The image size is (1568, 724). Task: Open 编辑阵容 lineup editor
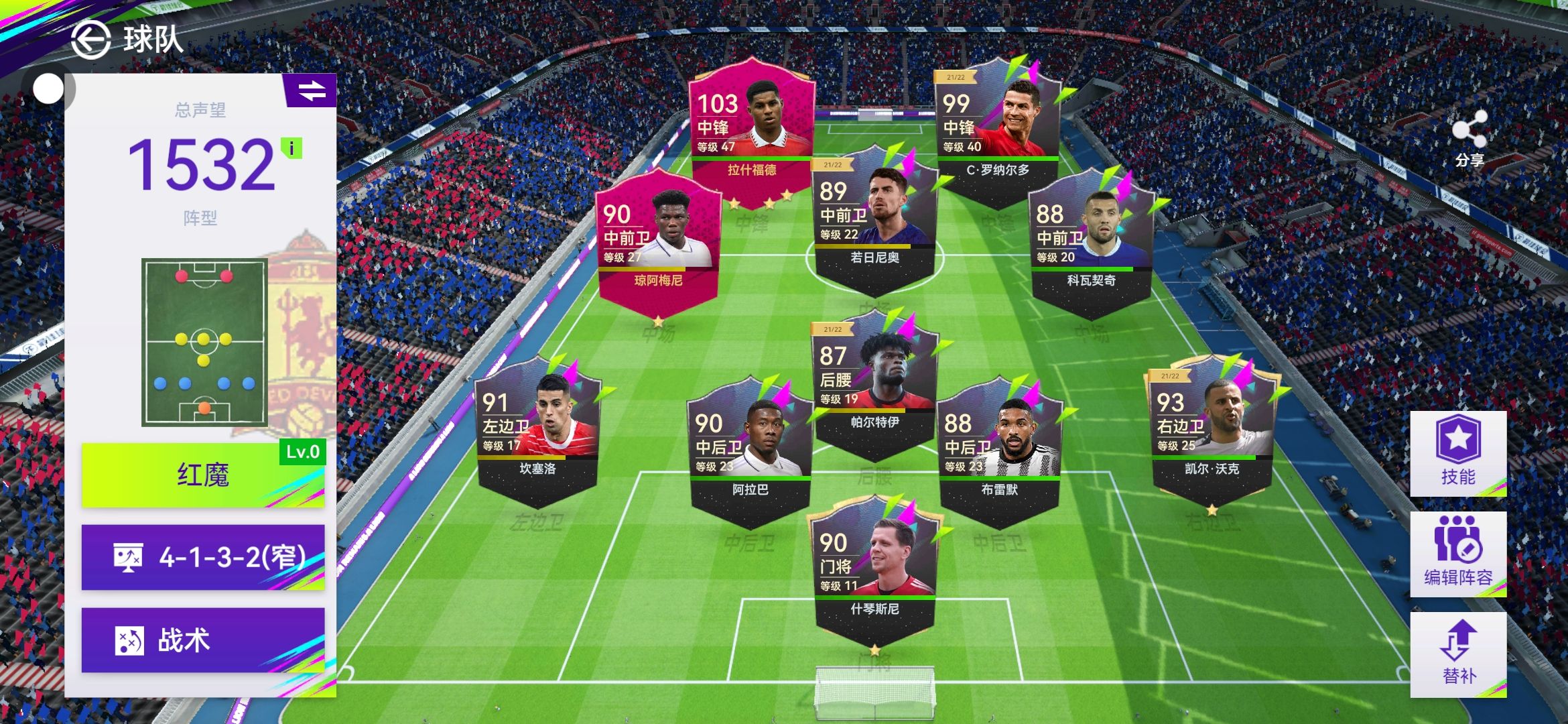click(1458, 554)
